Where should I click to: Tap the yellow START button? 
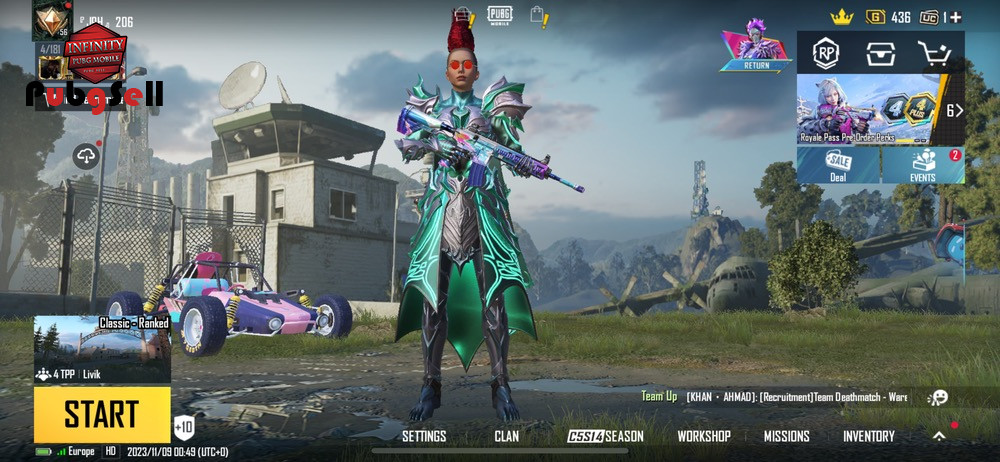point(102,414)
